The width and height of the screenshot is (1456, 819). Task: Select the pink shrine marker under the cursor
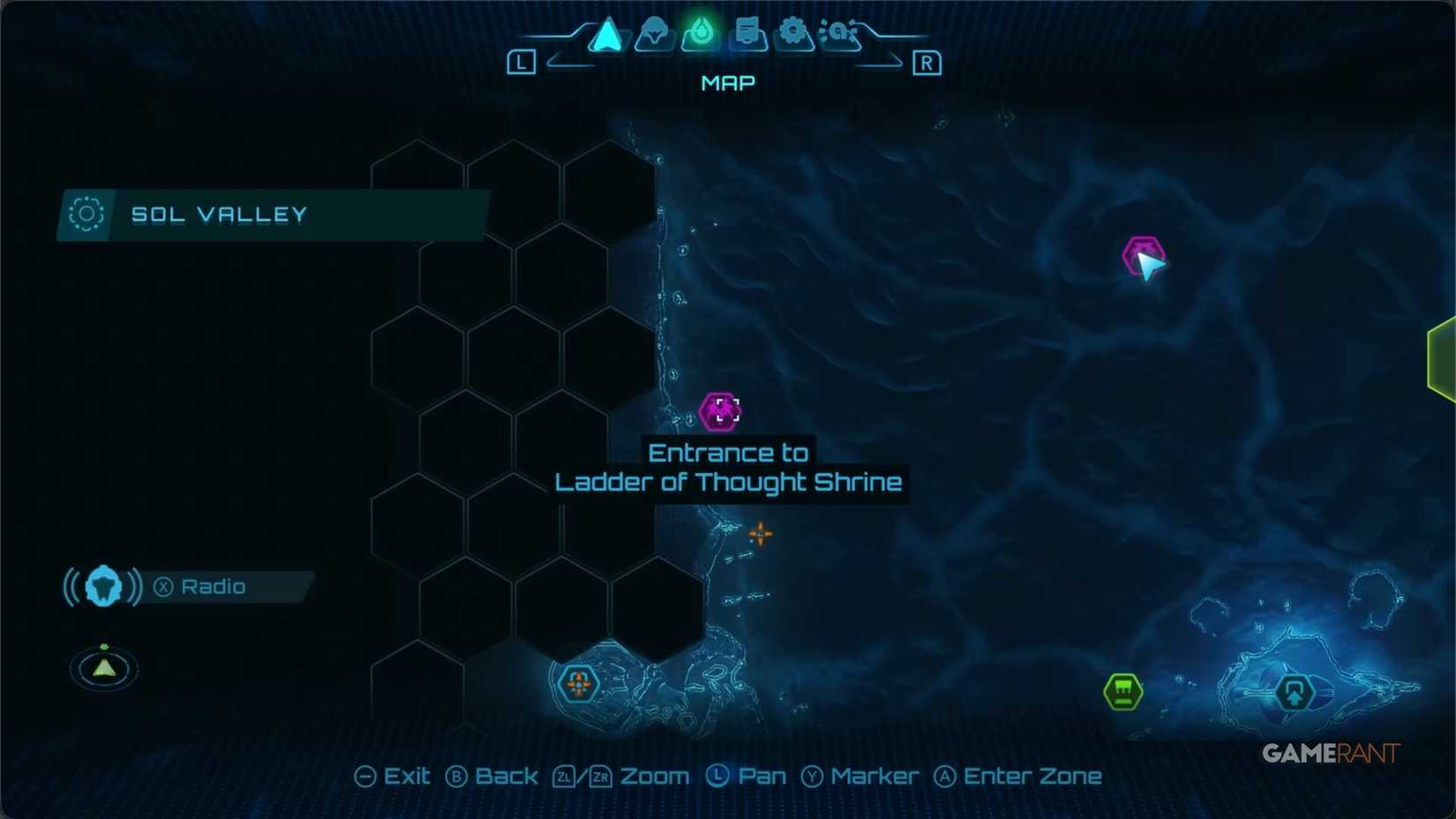(x=1141, y=255)
